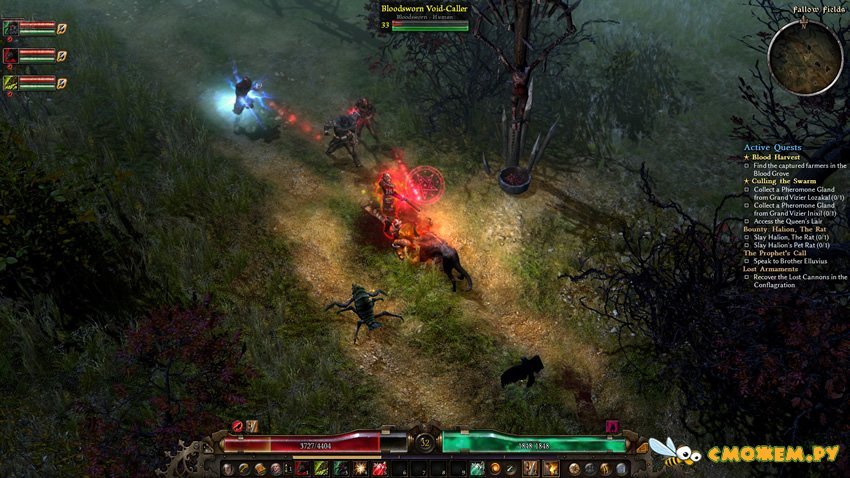Activate the orange starburst skill

click(362, 468)
